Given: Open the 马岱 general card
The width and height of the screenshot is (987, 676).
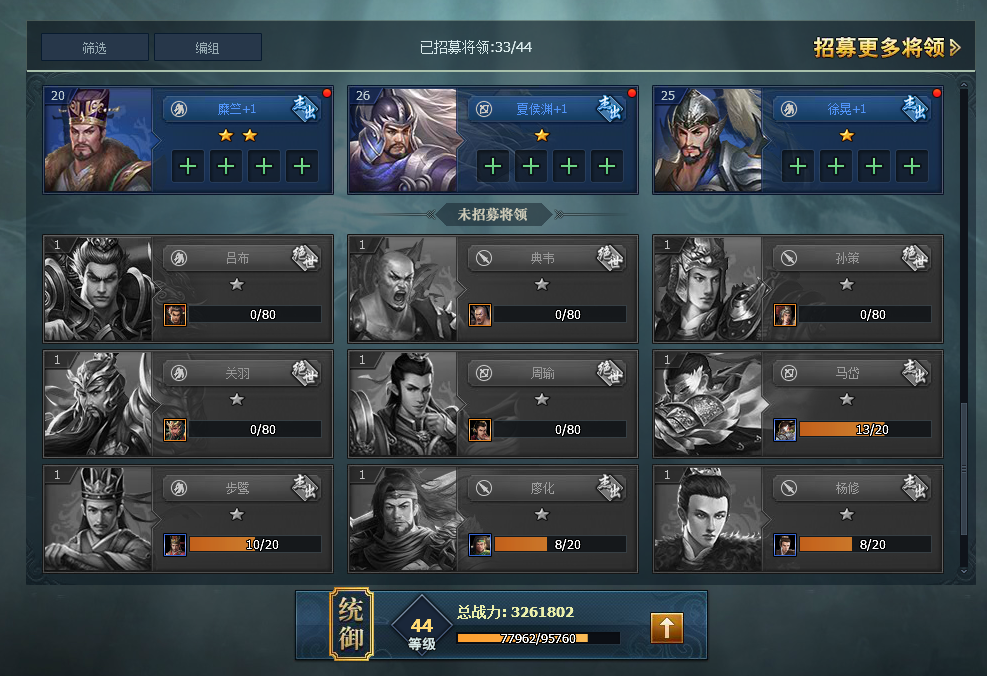Looking at the screenshot, I should (798, 403).
